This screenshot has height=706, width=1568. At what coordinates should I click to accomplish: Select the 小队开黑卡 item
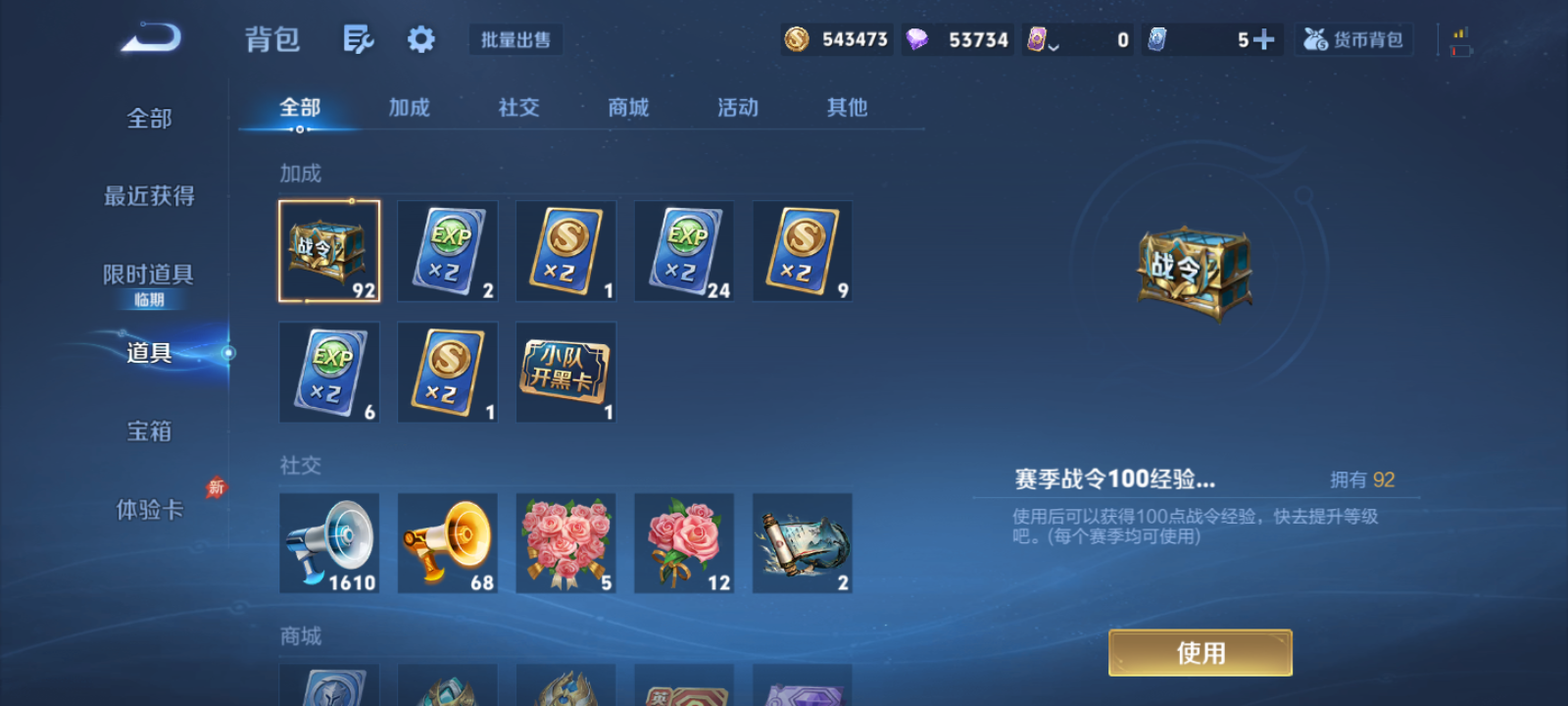[x=565, y=372]
